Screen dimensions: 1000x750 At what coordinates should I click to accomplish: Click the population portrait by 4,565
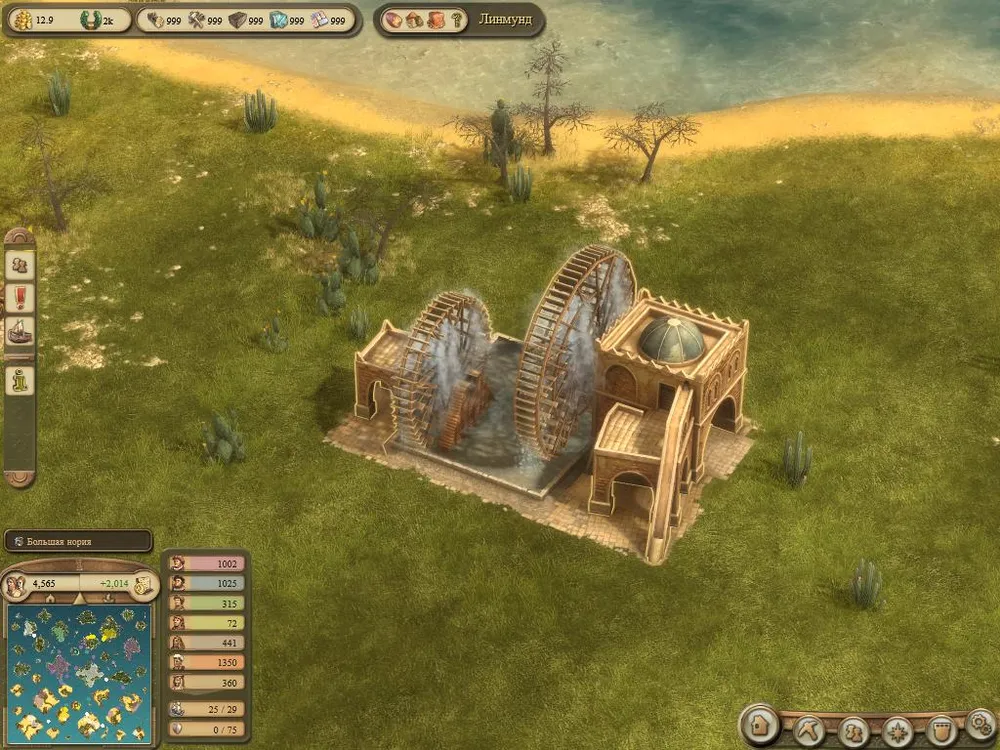pyautogui.click(x=18, y=583)
